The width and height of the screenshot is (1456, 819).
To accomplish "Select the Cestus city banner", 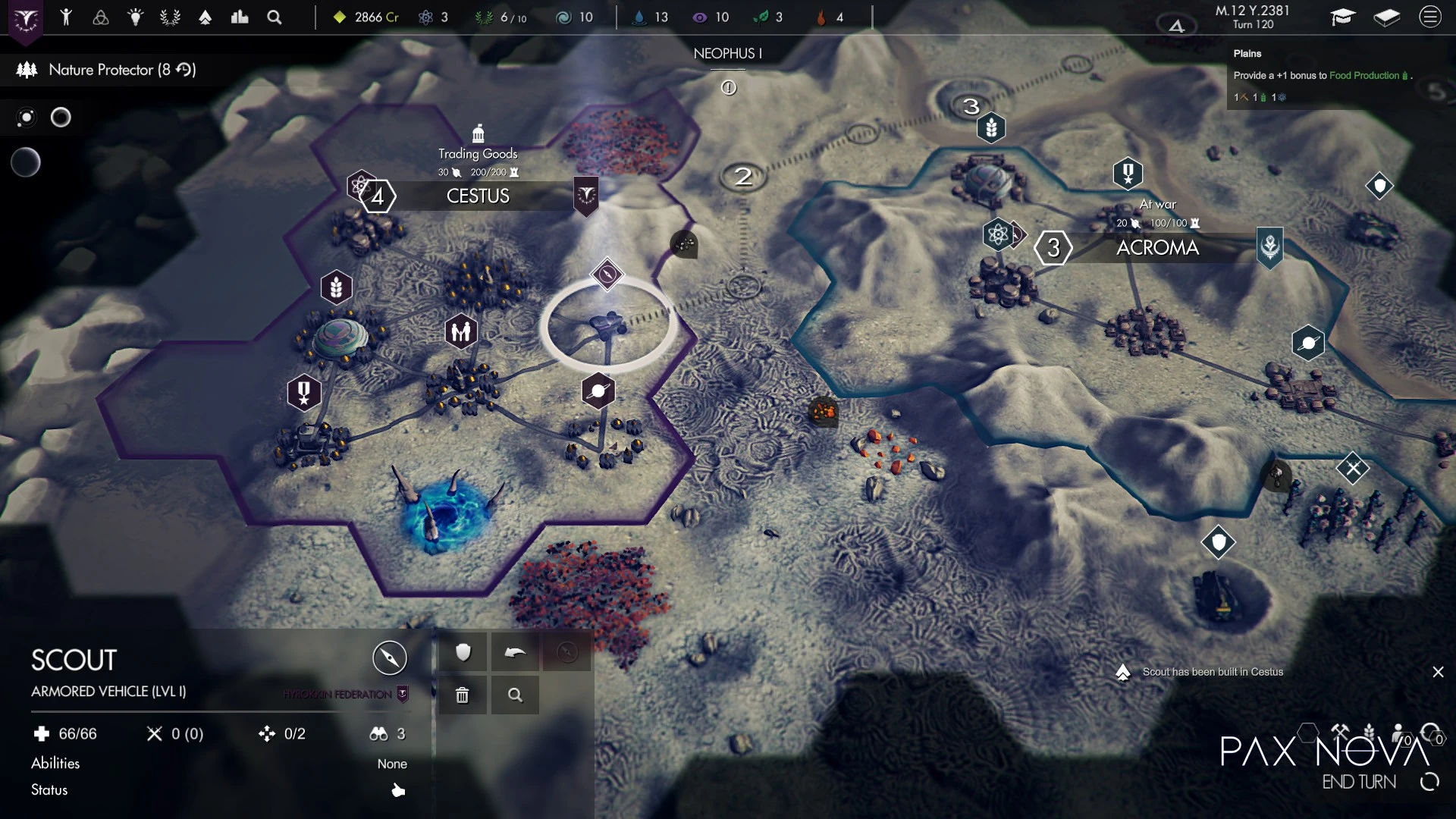I will (478, 196).
